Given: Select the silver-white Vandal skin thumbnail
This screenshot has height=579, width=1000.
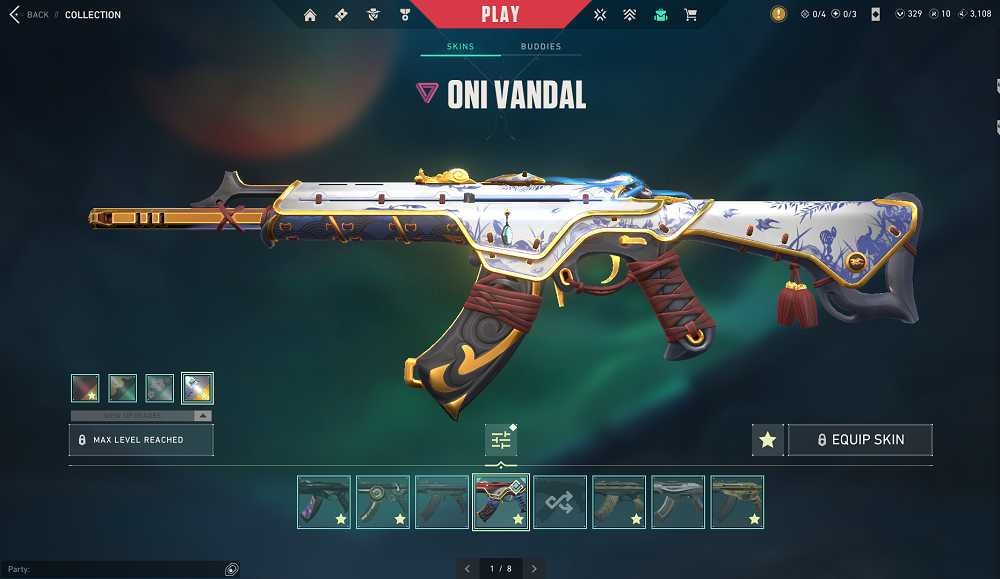Looking at the screenshot, I should 678,502.
